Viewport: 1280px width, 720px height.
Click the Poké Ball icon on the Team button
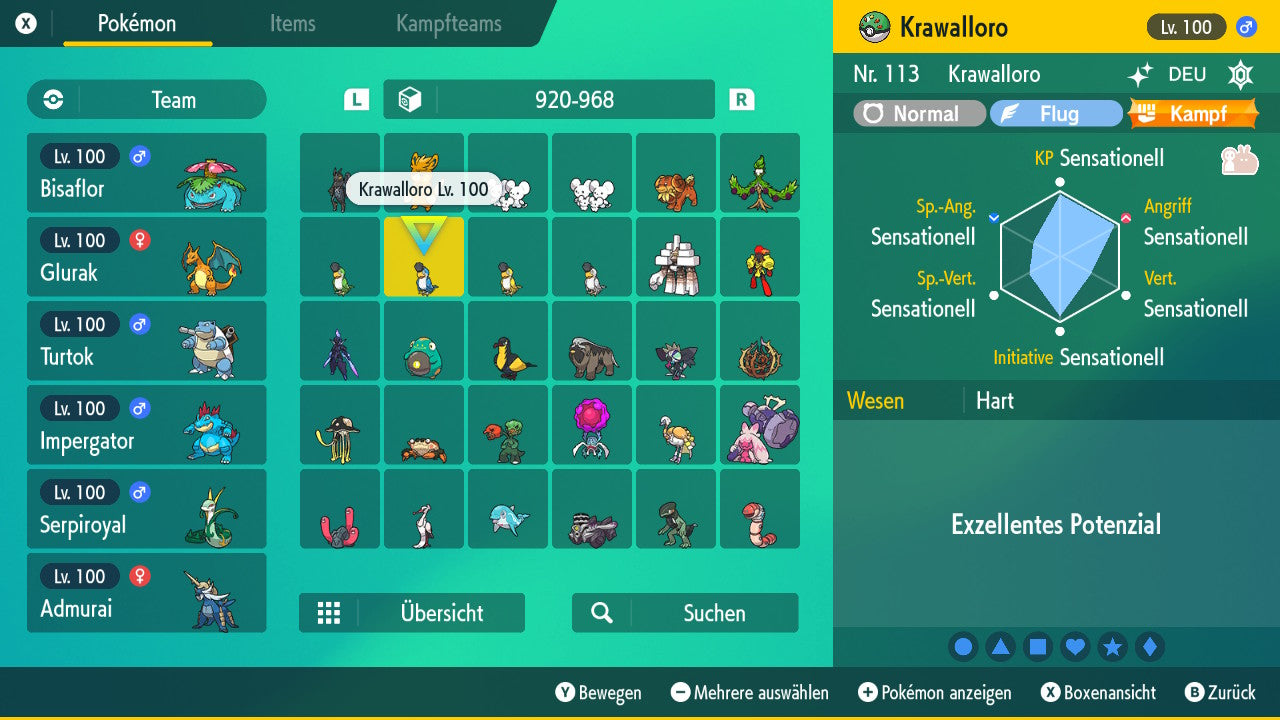(52, 100)
